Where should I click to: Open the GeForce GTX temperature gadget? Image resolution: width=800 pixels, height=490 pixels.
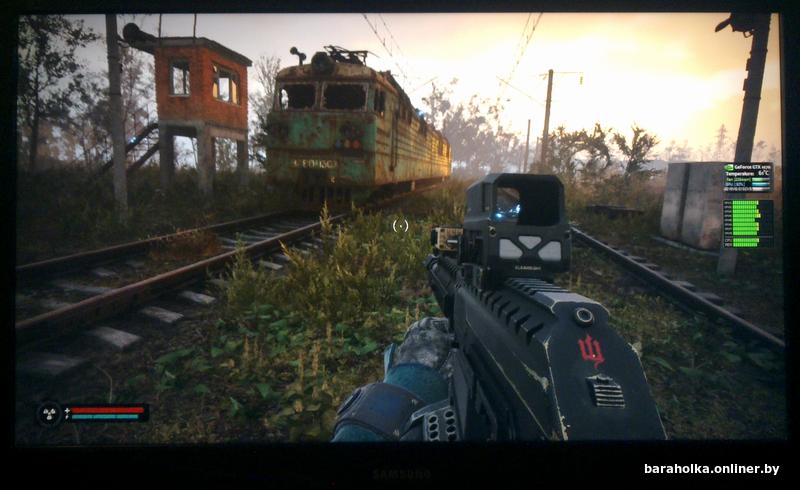pyautogui.click(x=747, y=177)
